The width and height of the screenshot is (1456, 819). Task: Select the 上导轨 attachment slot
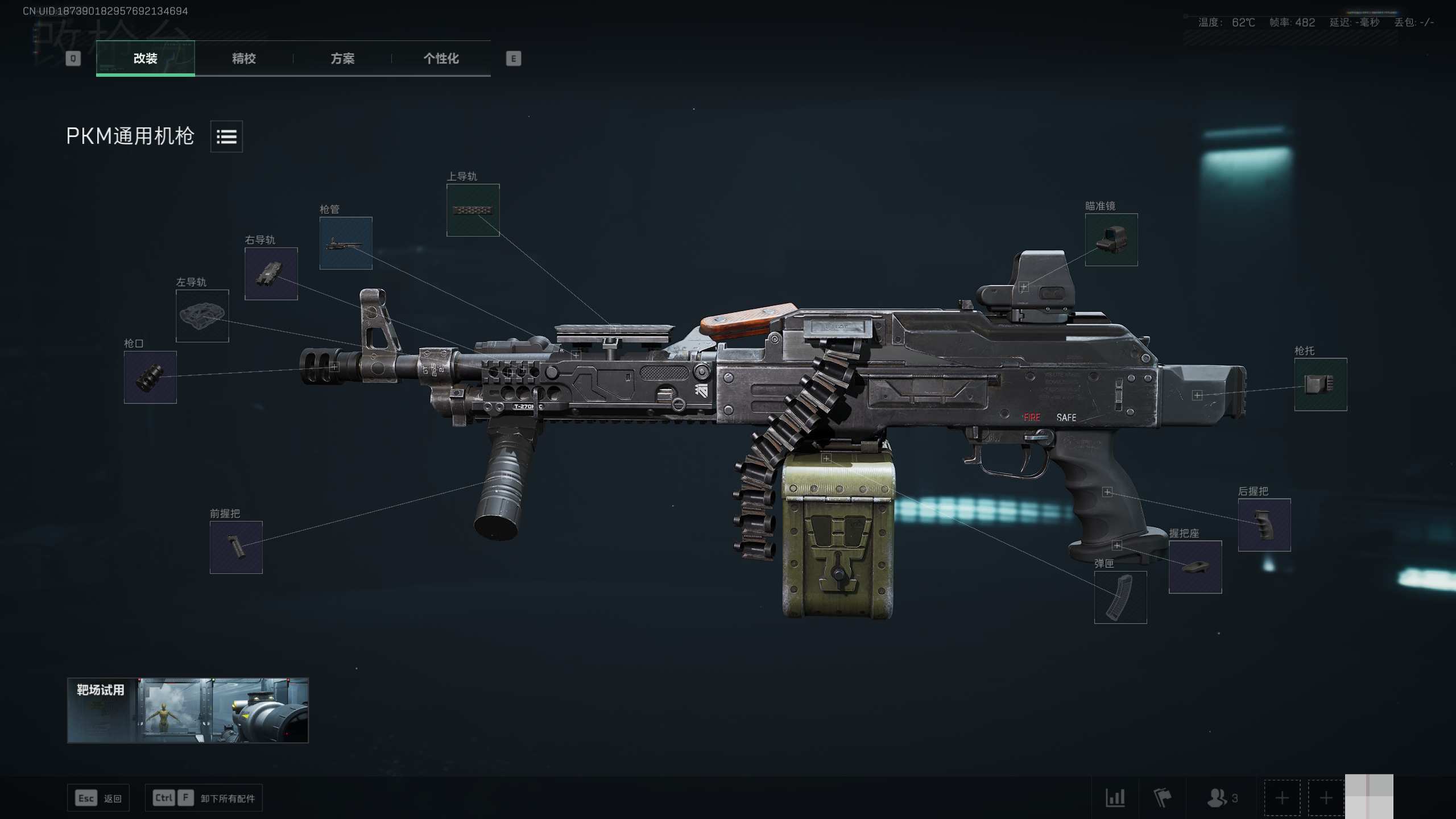click(x=473, y=210)
